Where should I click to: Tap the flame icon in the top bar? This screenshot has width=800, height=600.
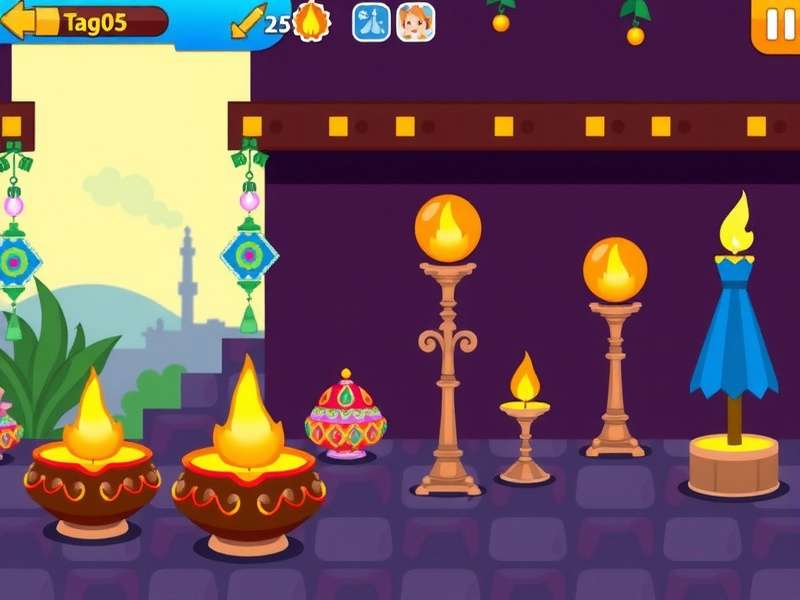coord(312,22)
